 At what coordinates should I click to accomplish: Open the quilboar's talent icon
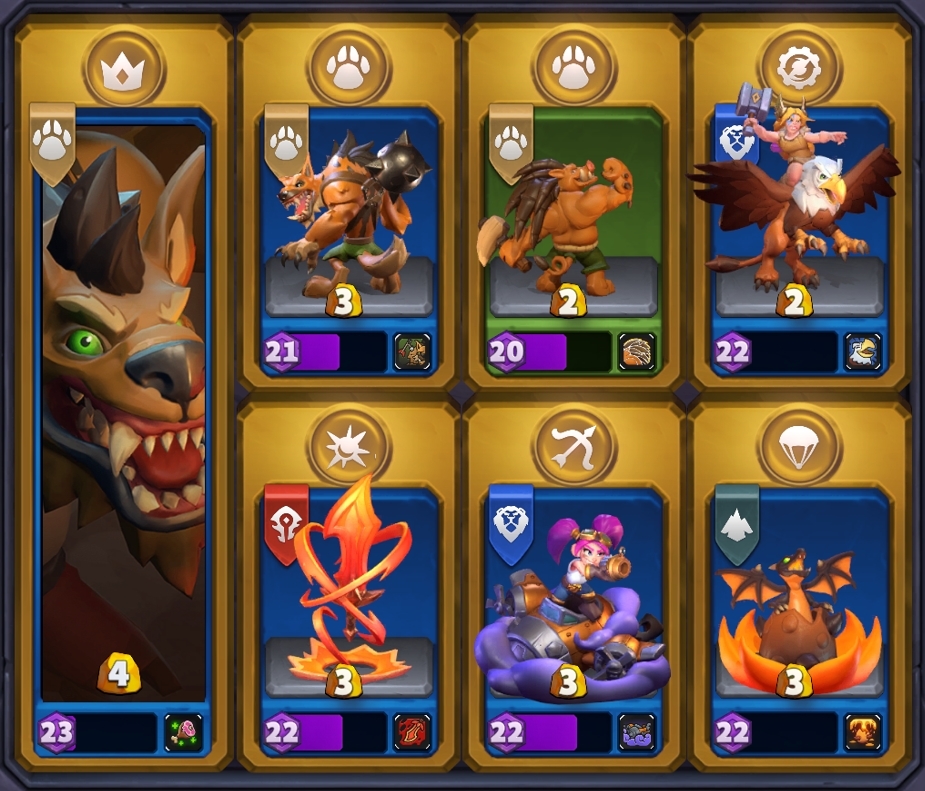click(637, 352)
